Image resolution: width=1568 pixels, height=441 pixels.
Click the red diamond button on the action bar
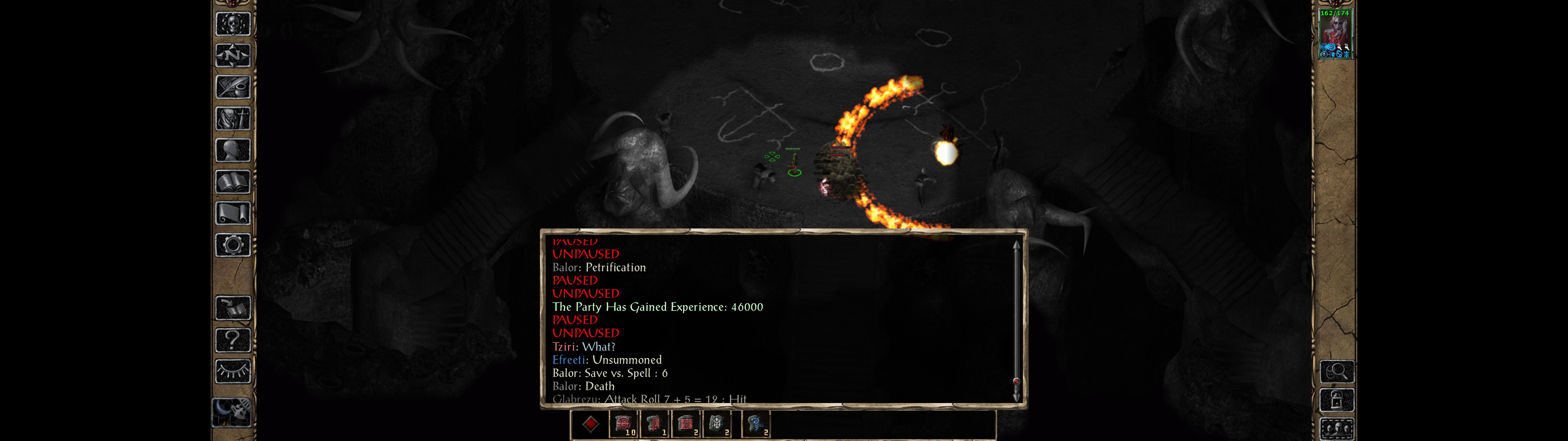(590, 424)
